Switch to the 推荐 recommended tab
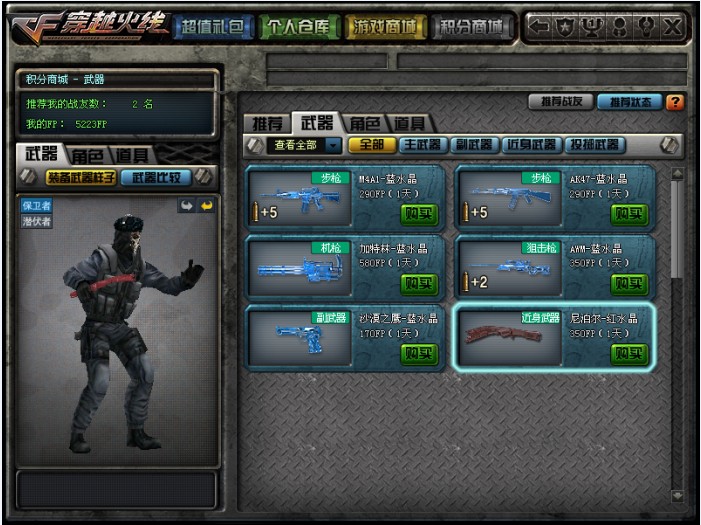Viewport: 701px width, 525px height. click(x=265, y=123)
